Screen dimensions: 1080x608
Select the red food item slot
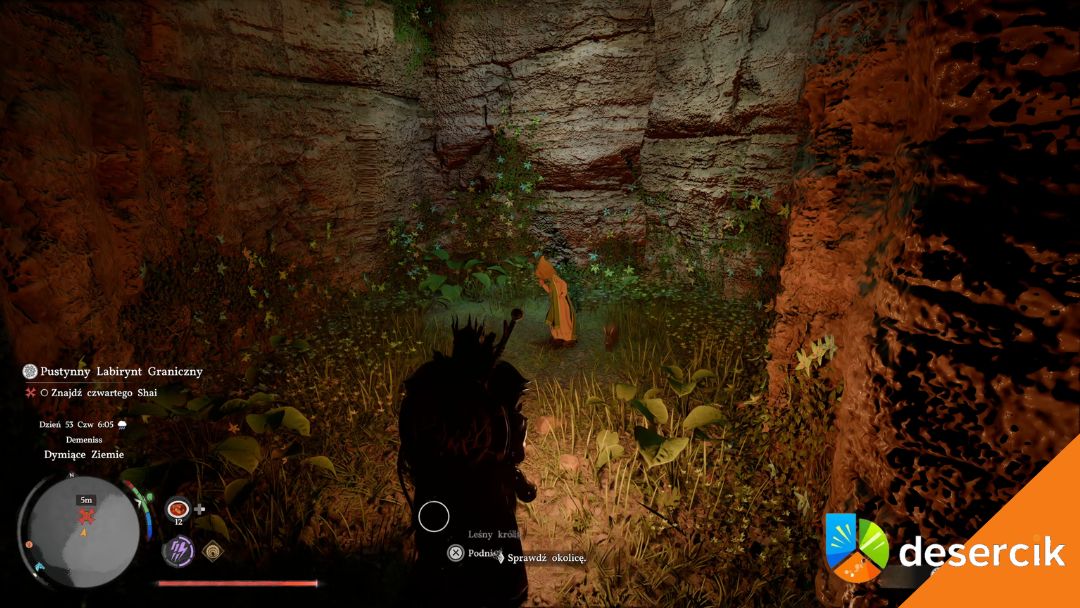179,508
